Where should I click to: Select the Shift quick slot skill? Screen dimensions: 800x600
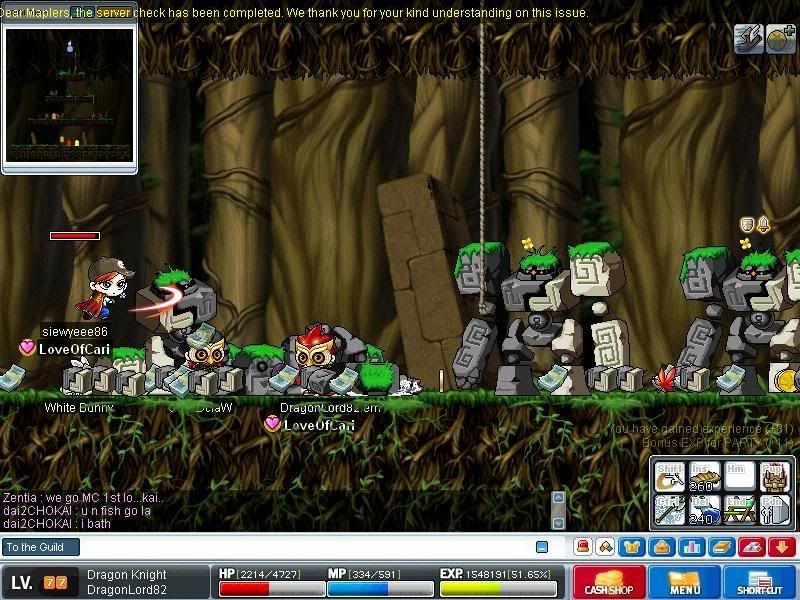coord(670,477)
